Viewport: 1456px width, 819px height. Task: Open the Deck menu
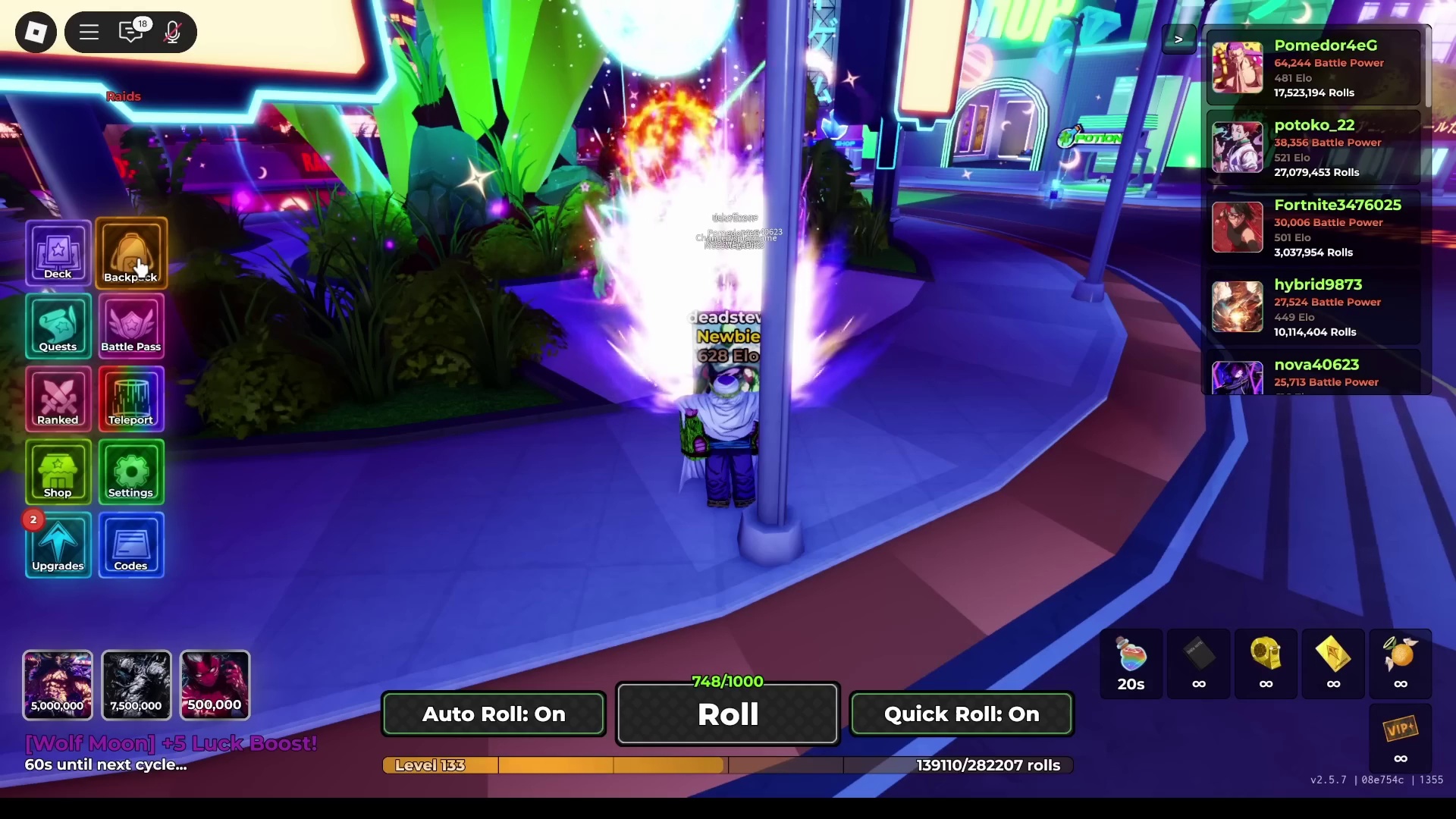58,253
